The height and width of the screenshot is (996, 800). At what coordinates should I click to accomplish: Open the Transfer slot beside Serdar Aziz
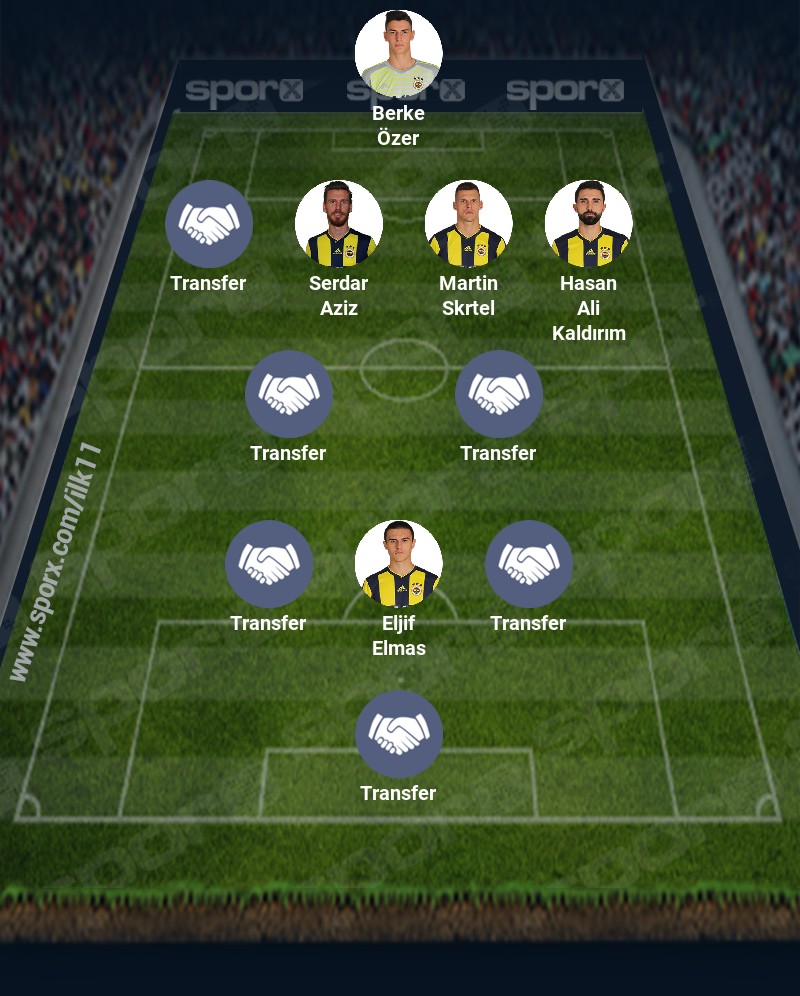[x=208, y=224]
